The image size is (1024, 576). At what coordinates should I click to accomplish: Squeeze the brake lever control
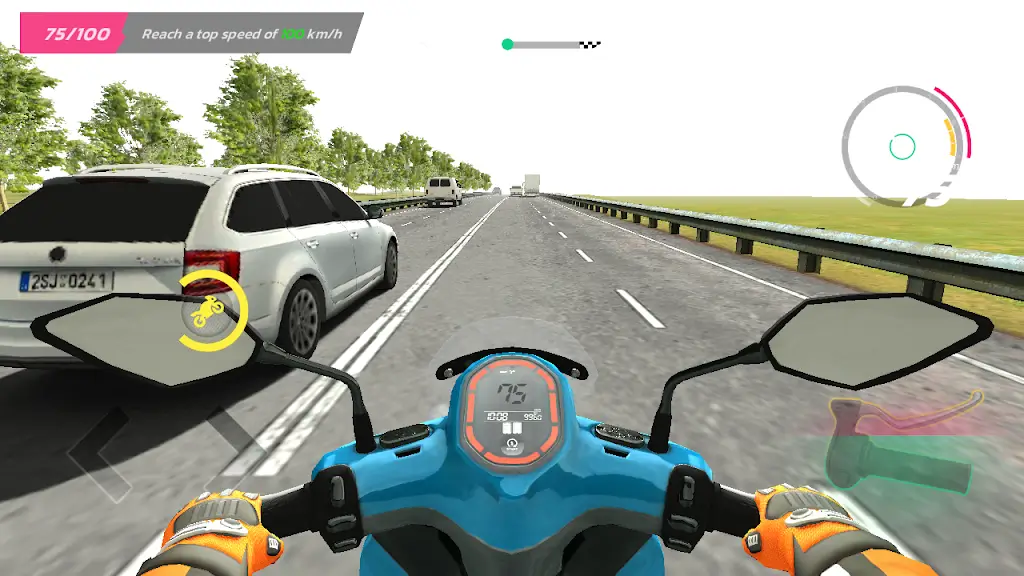click(905, 410)
